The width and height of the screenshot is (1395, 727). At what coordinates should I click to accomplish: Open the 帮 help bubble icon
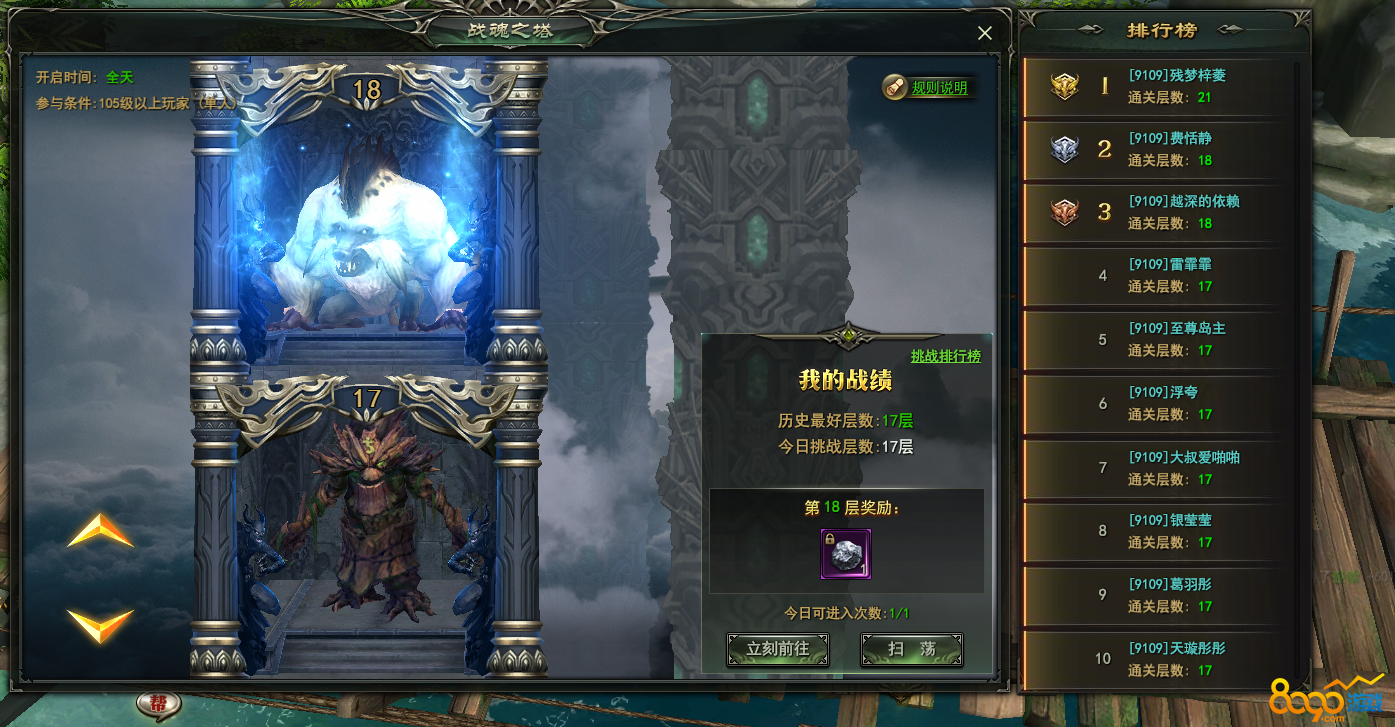click(x=159, y=704)
